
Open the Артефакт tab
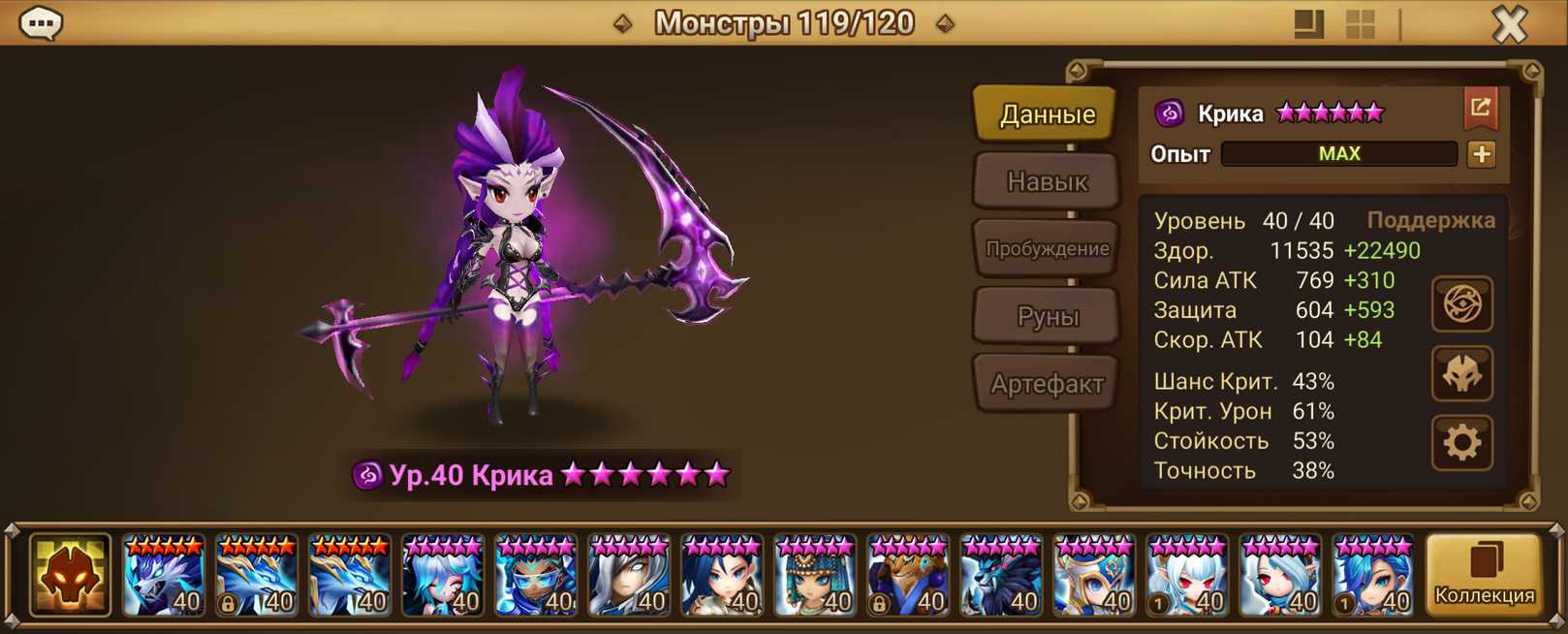(x=1047, y=384)
